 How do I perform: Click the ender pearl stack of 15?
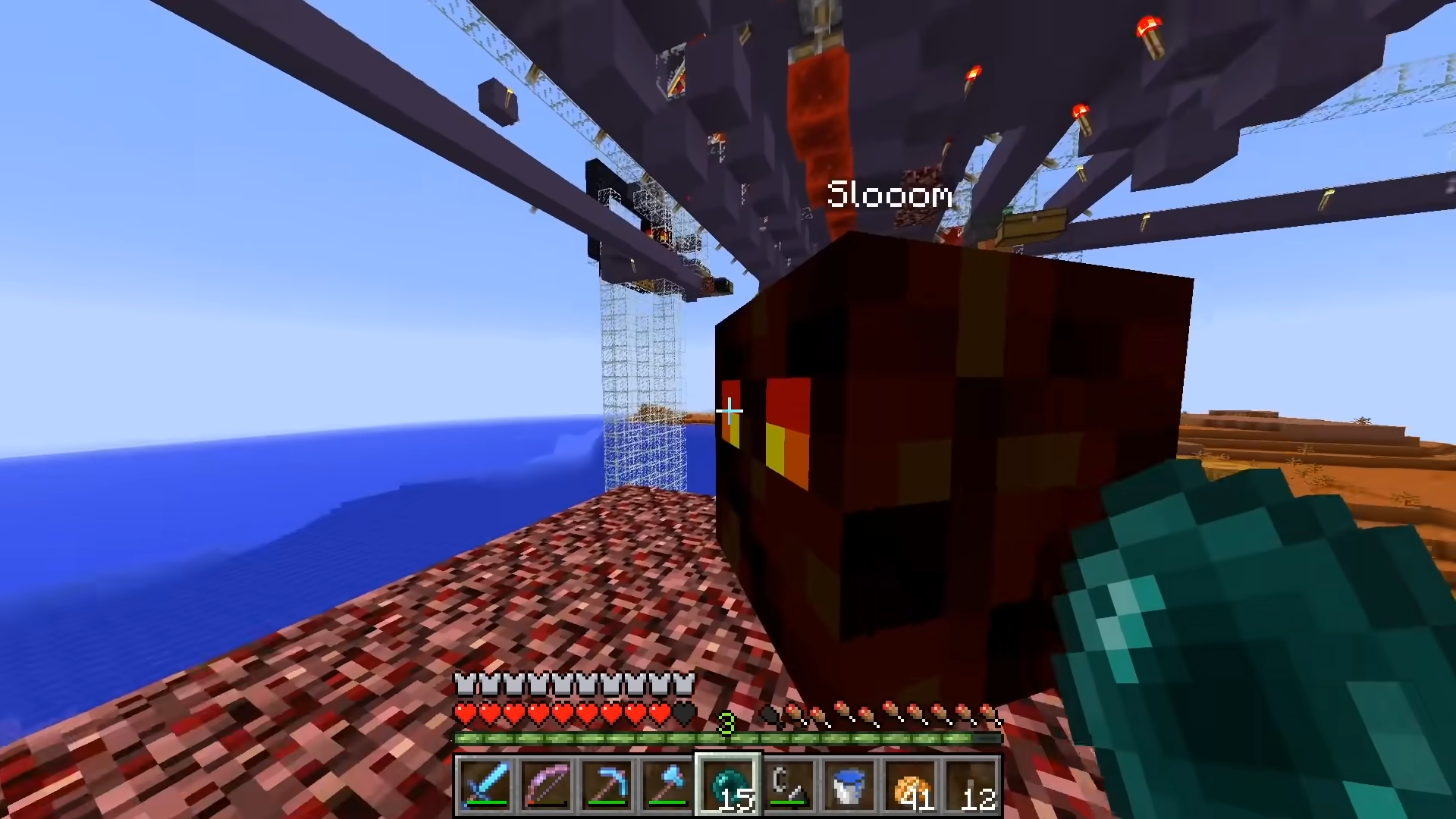coord(728,786)
